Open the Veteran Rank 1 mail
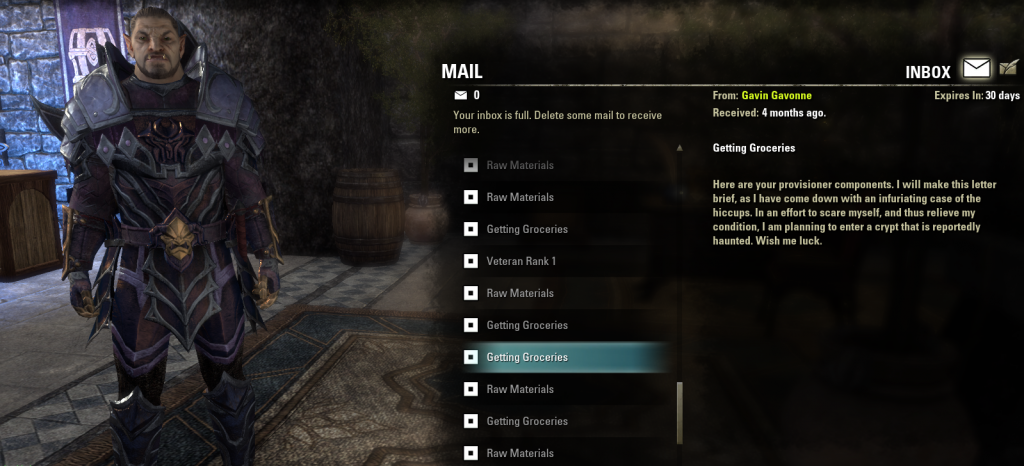The height and width of the screenshot is (466, 1024). [520, 261]
